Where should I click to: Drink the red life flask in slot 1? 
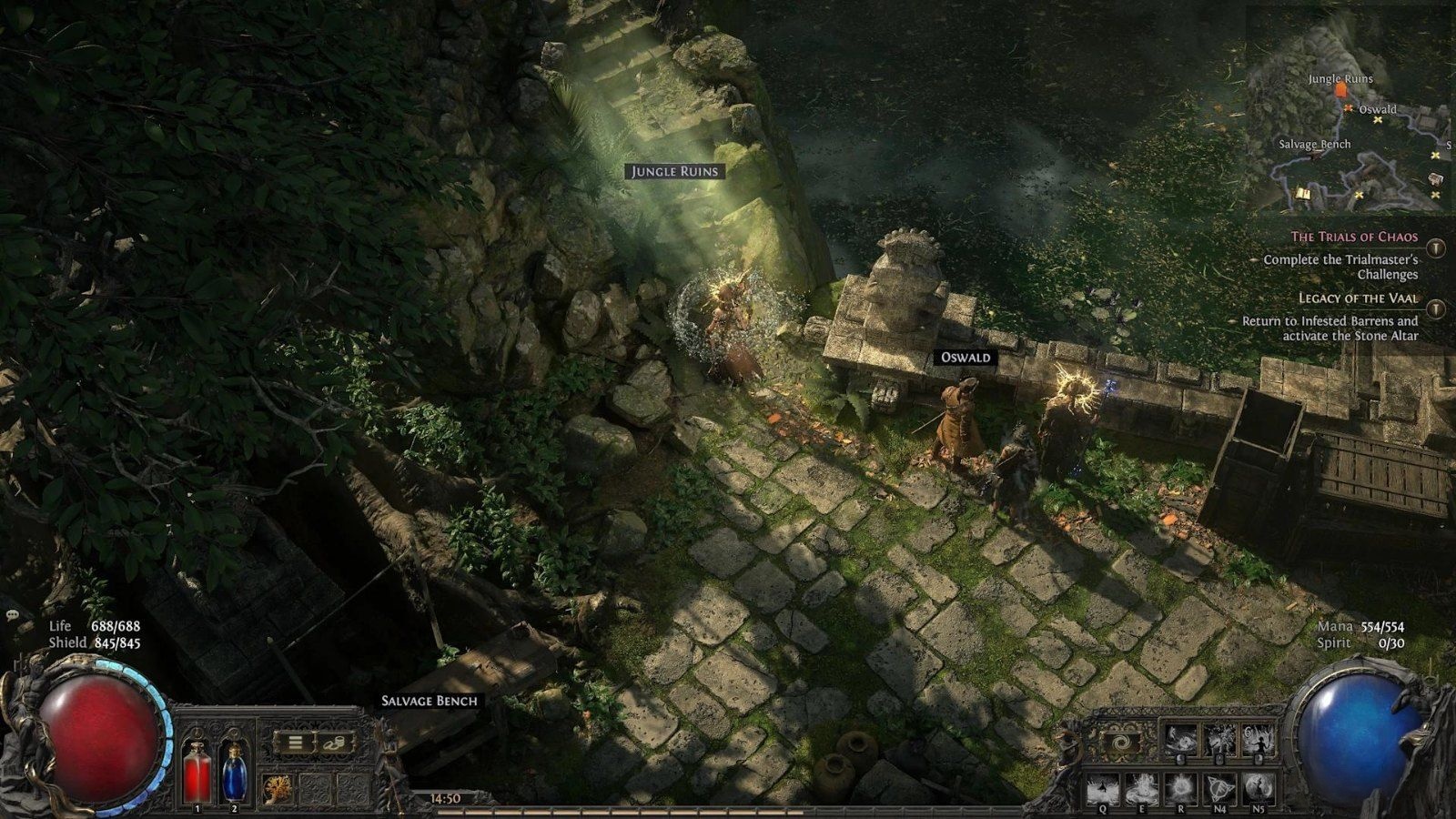coord(197,770)
